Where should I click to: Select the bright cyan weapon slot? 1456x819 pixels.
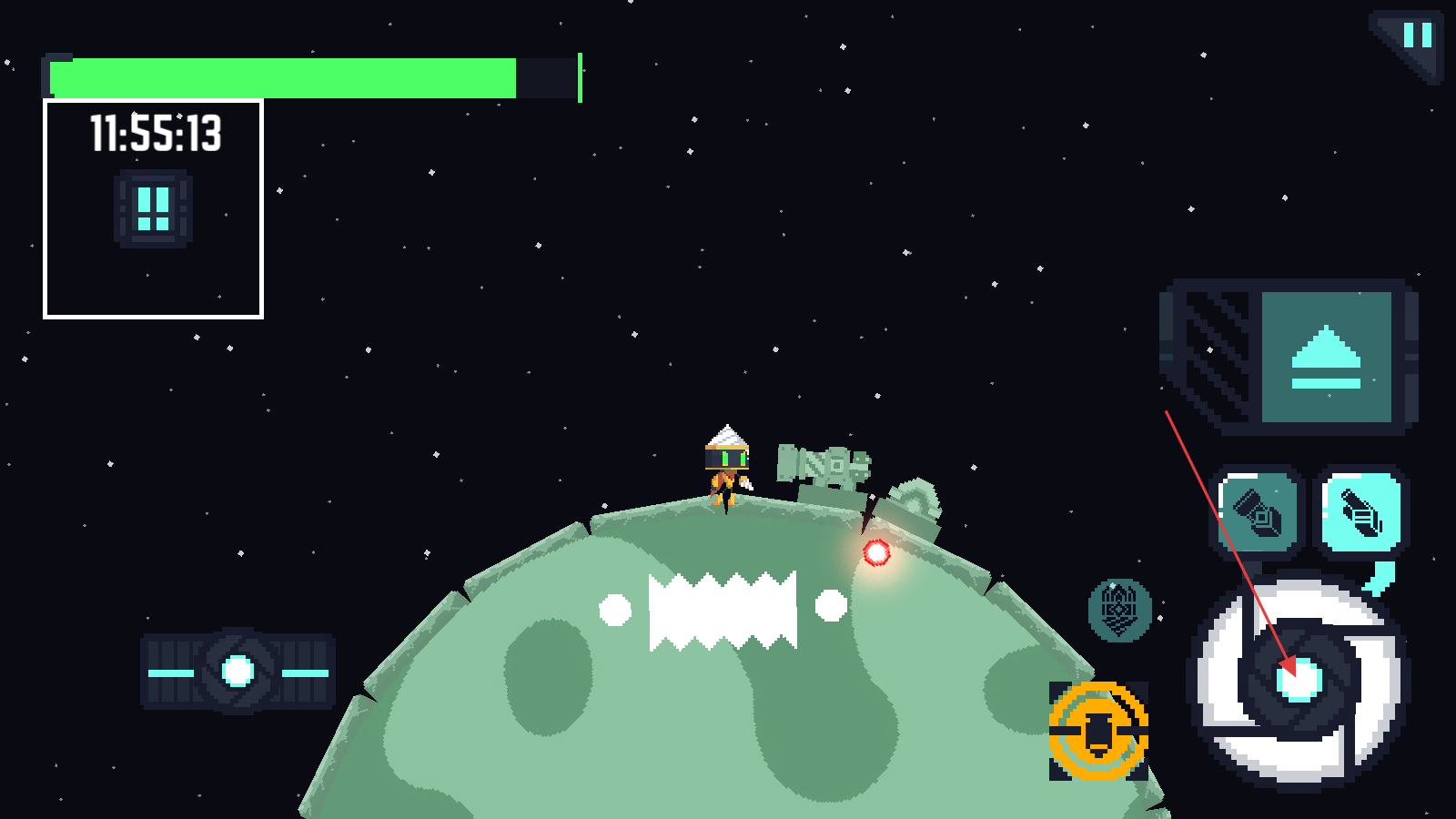coord(1361,511)
